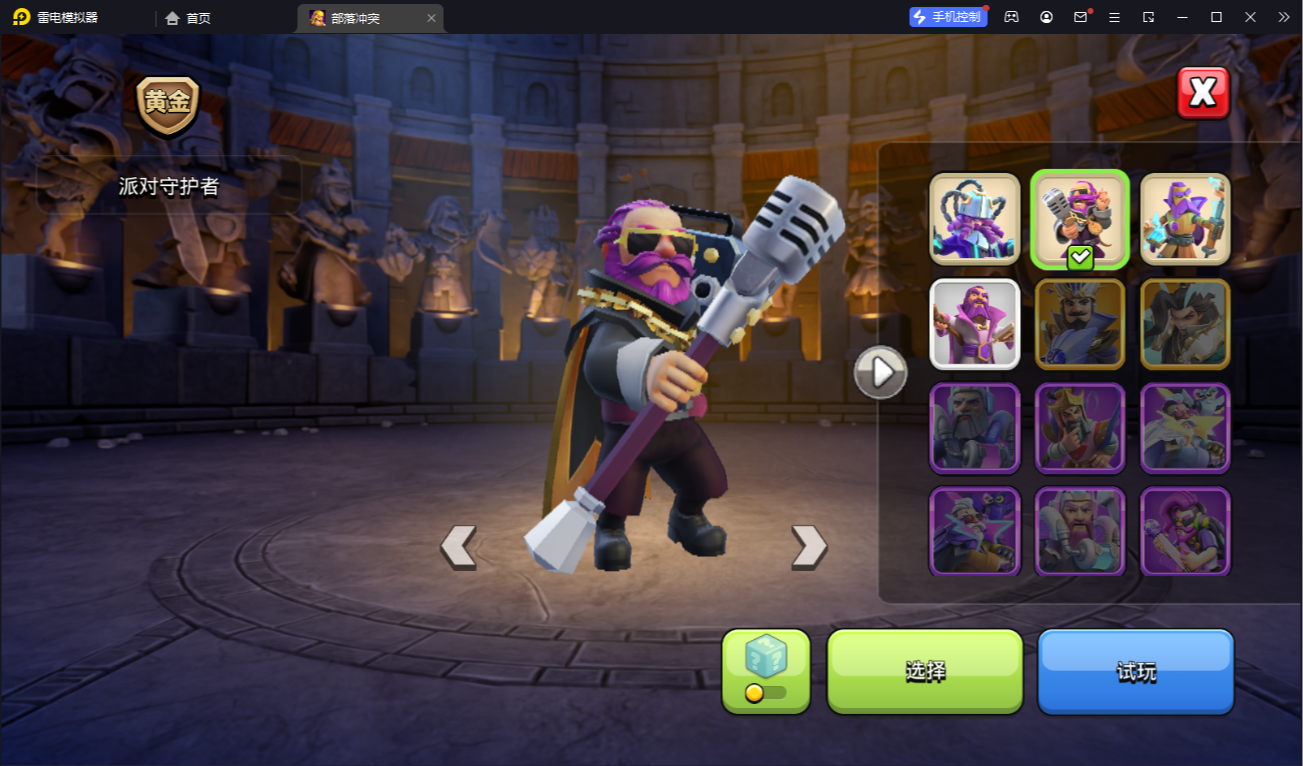This screenshot has height=766, width=1303.
Task: Select the dark-haired green-robed warden skin
Action: [x=1185, y=323]
